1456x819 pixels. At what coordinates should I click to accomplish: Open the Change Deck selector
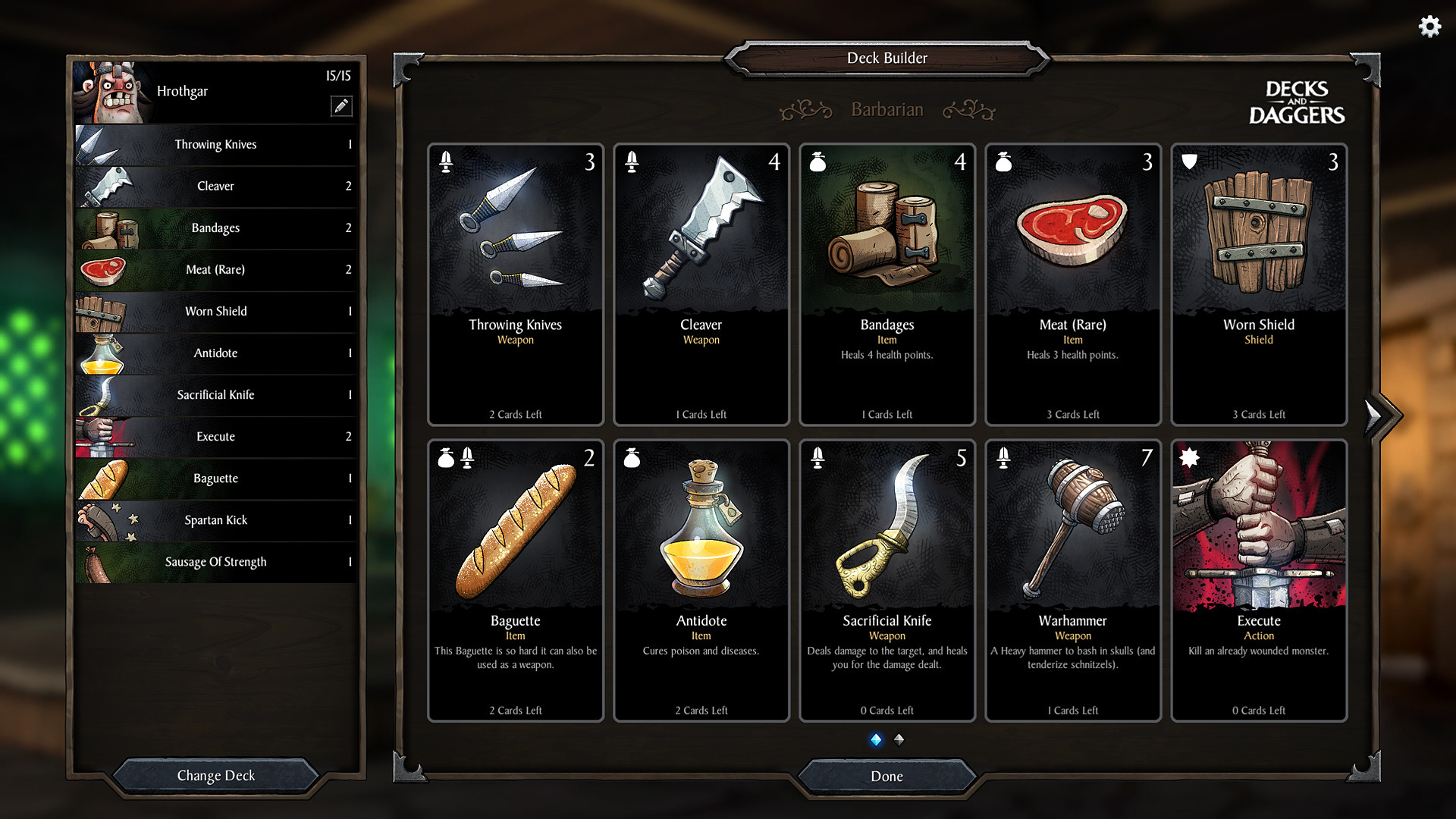pos(215,775)
